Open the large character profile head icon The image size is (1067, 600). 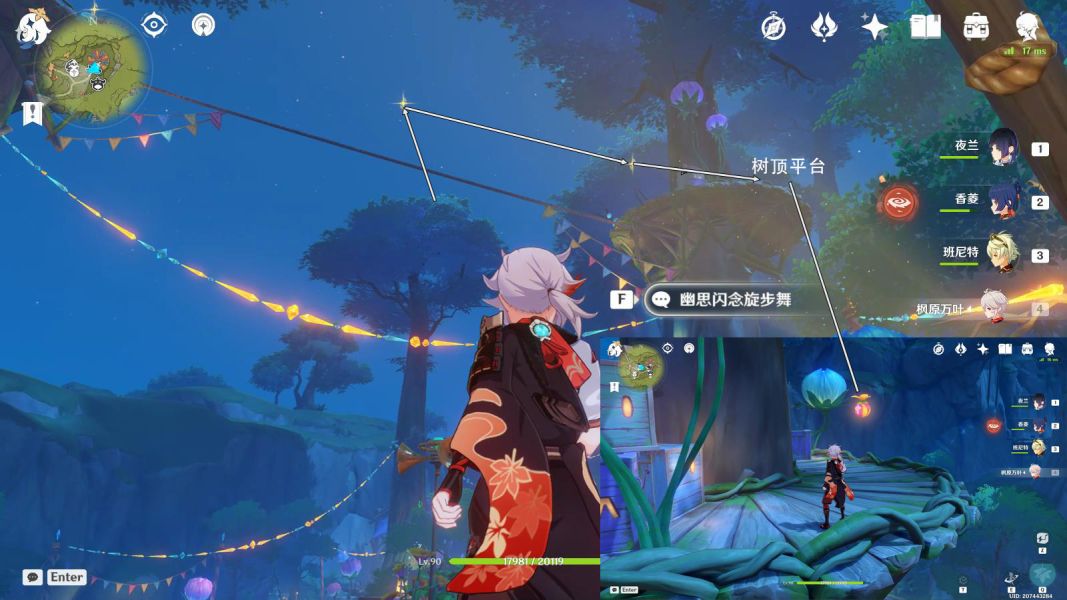pos(1027,27)
